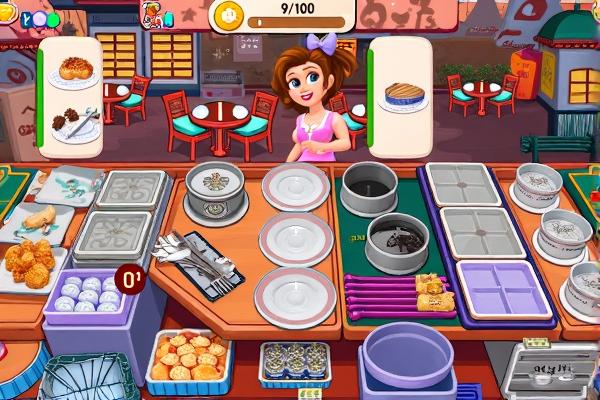Select the customer order bubble showing a pie

coord(405,96)
